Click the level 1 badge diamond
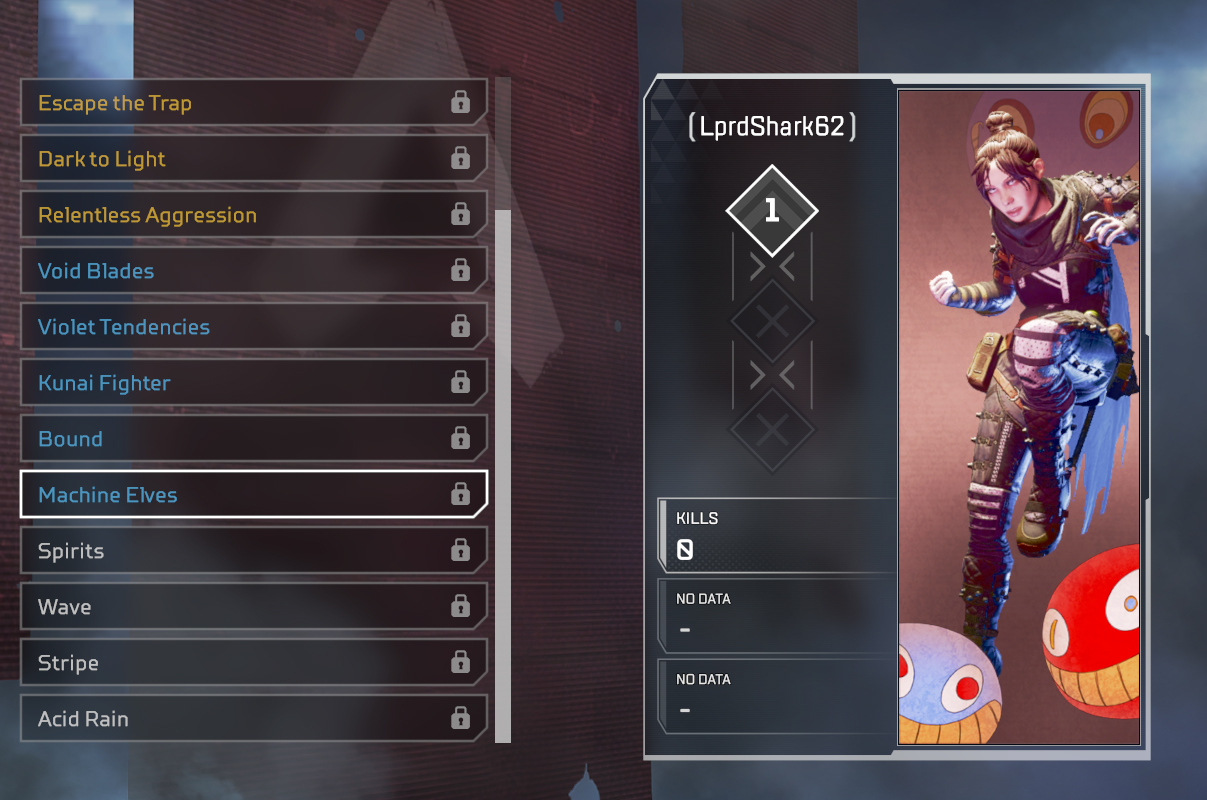 coord(771,211)
